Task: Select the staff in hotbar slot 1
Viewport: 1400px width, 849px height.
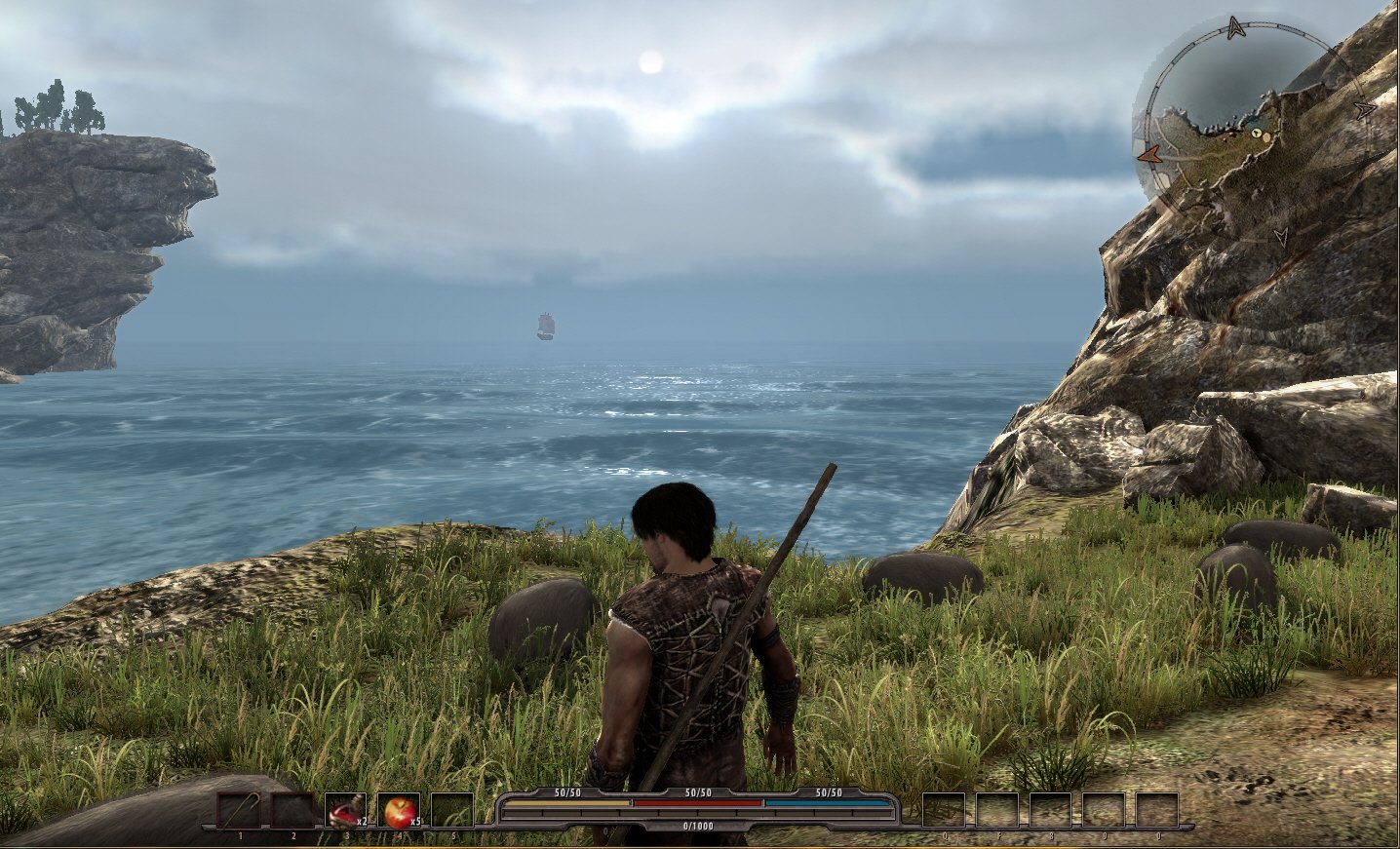Action: pos(239,811)
